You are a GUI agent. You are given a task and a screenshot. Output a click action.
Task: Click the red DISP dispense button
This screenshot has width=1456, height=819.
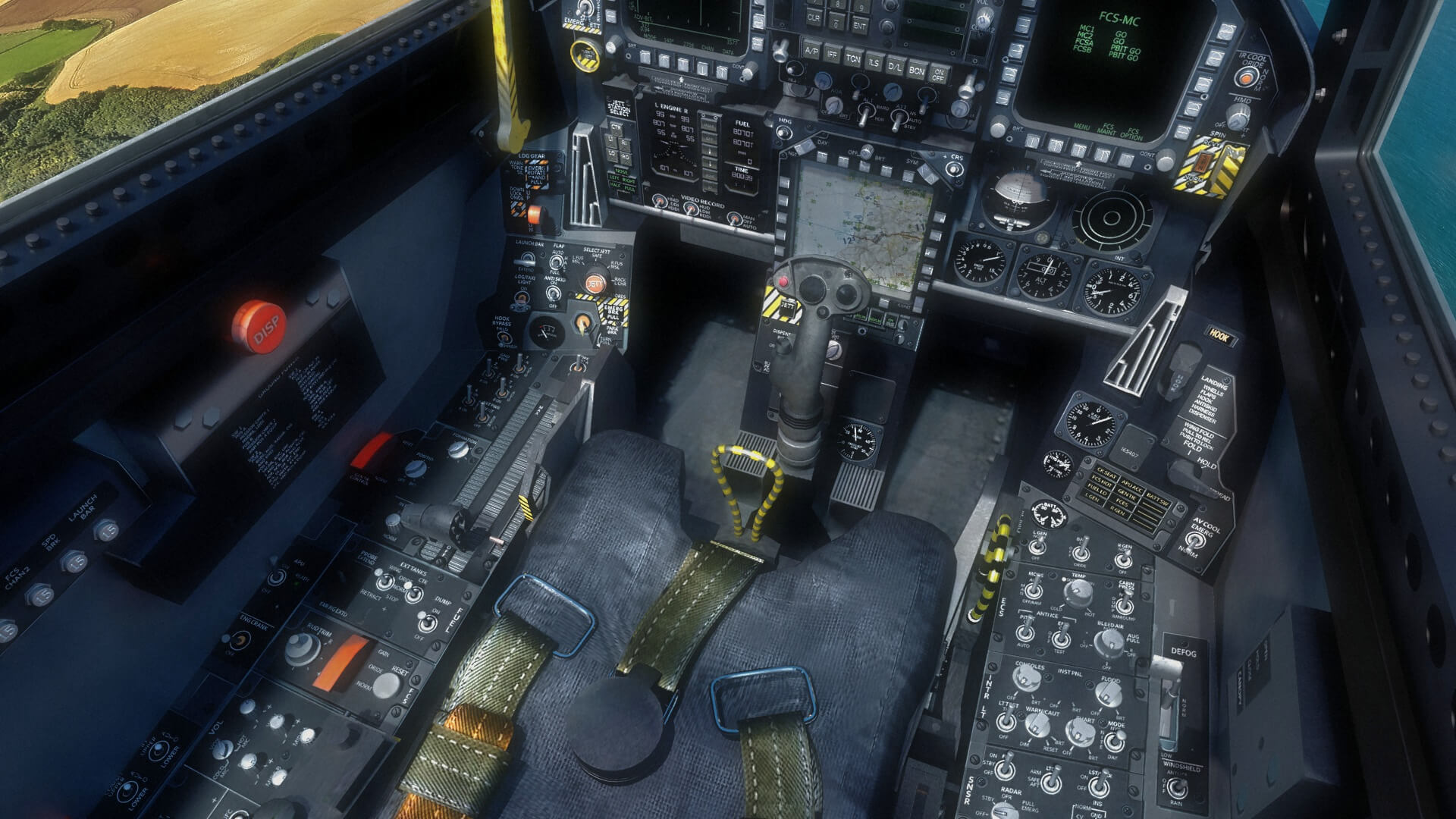pyautogui.click(x=259, y=327)
